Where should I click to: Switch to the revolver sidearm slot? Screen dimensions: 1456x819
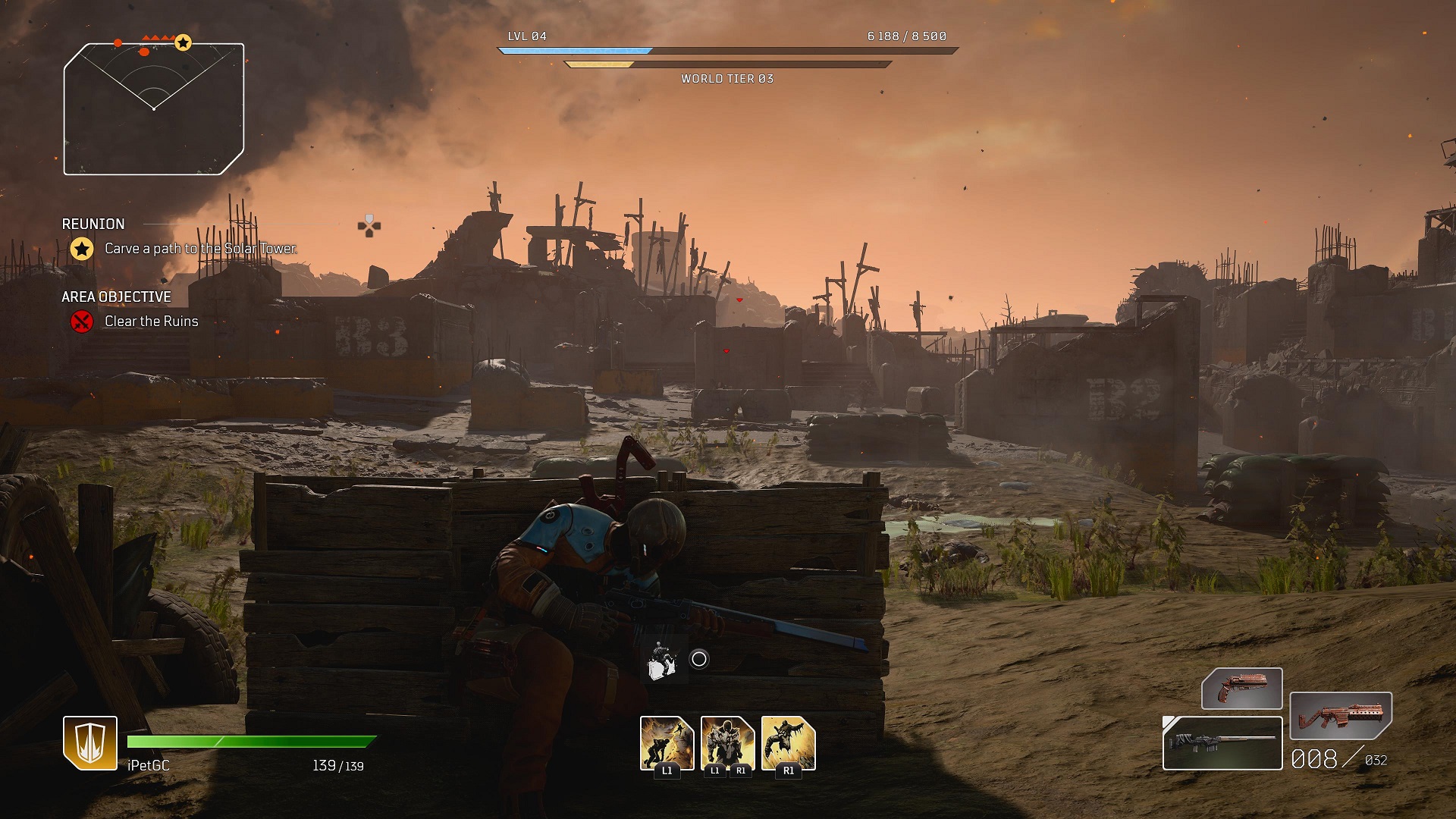pos(1241,689)
